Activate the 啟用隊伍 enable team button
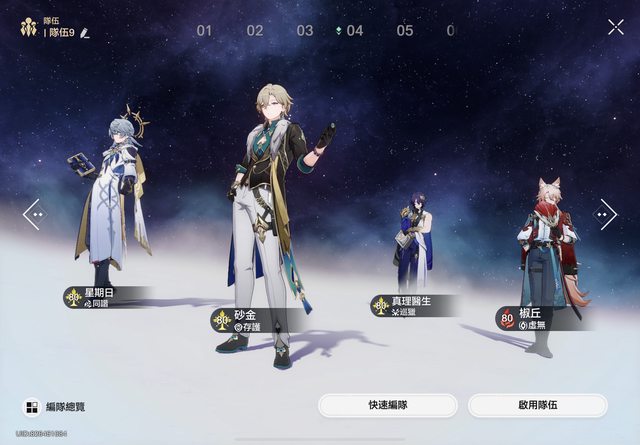The width and height of the screenshot is (640, 445). coord(537,405)
